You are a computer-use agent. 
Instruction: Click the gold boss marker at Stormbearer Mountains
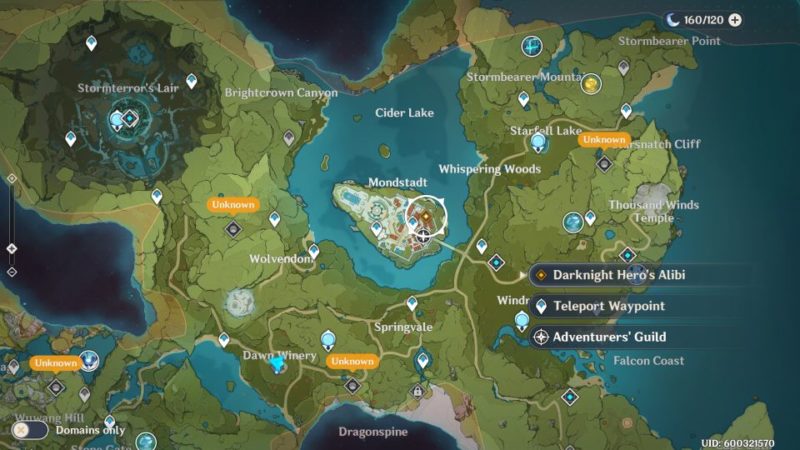590,83
